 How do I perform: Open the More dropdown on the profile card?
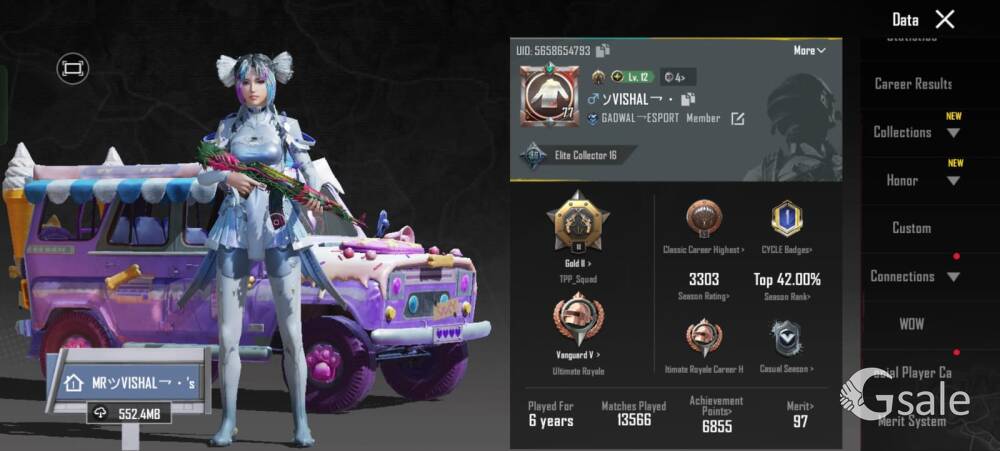pos(809,50)
